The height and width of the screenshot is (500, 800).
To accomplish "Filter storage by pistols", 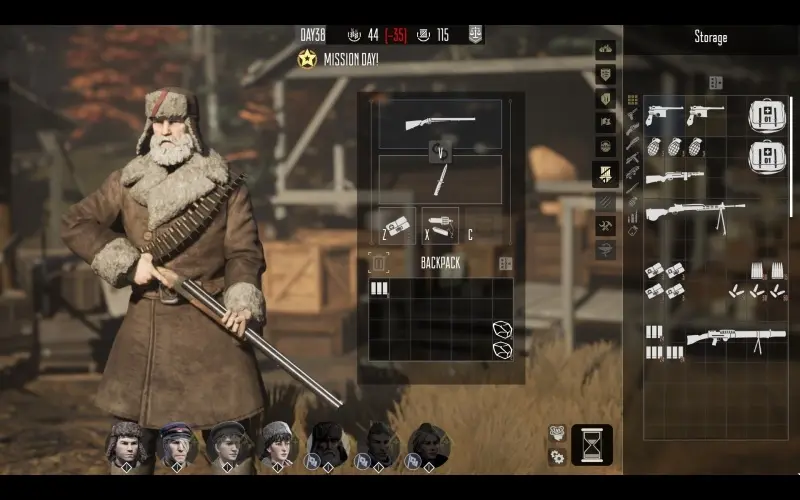I will (632, 115).
